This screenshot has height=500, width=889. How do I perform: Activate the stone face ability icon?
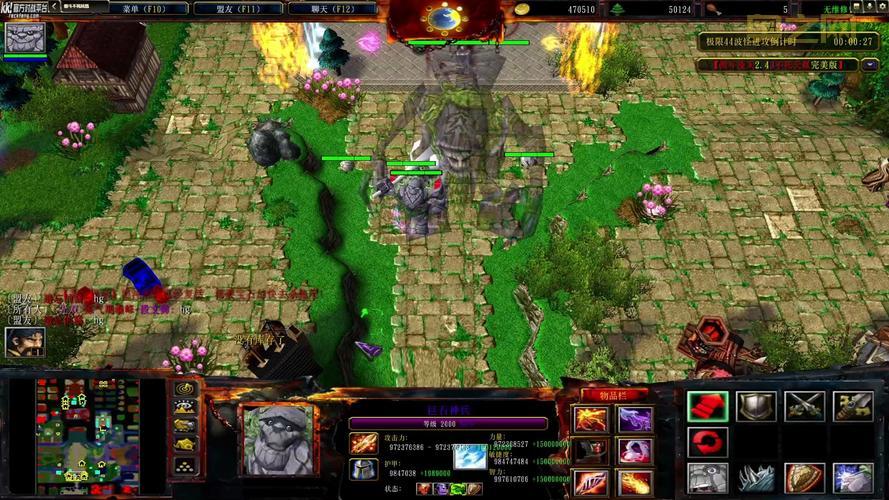[x=706, y=478]
